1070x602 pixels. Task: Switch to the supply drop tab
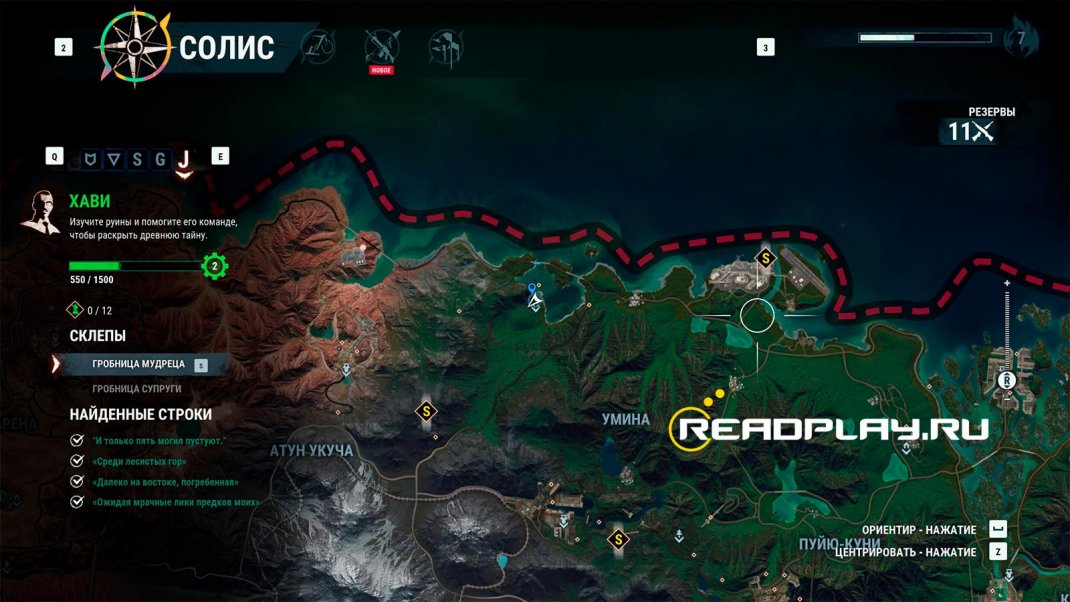click(320, 46)
